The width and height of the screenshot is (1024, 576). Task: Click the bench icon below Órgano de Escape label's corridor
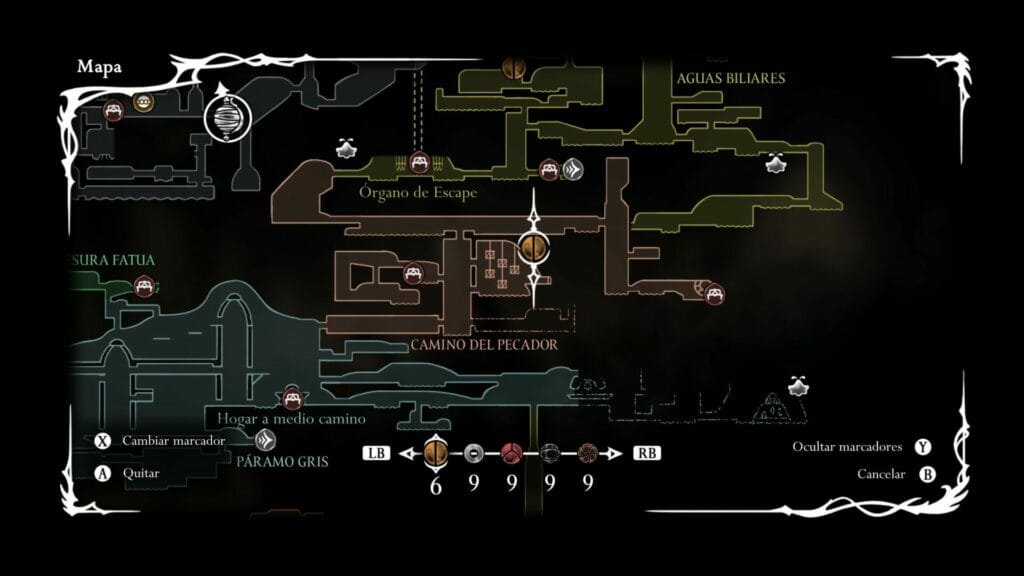[x=412, y=272]
